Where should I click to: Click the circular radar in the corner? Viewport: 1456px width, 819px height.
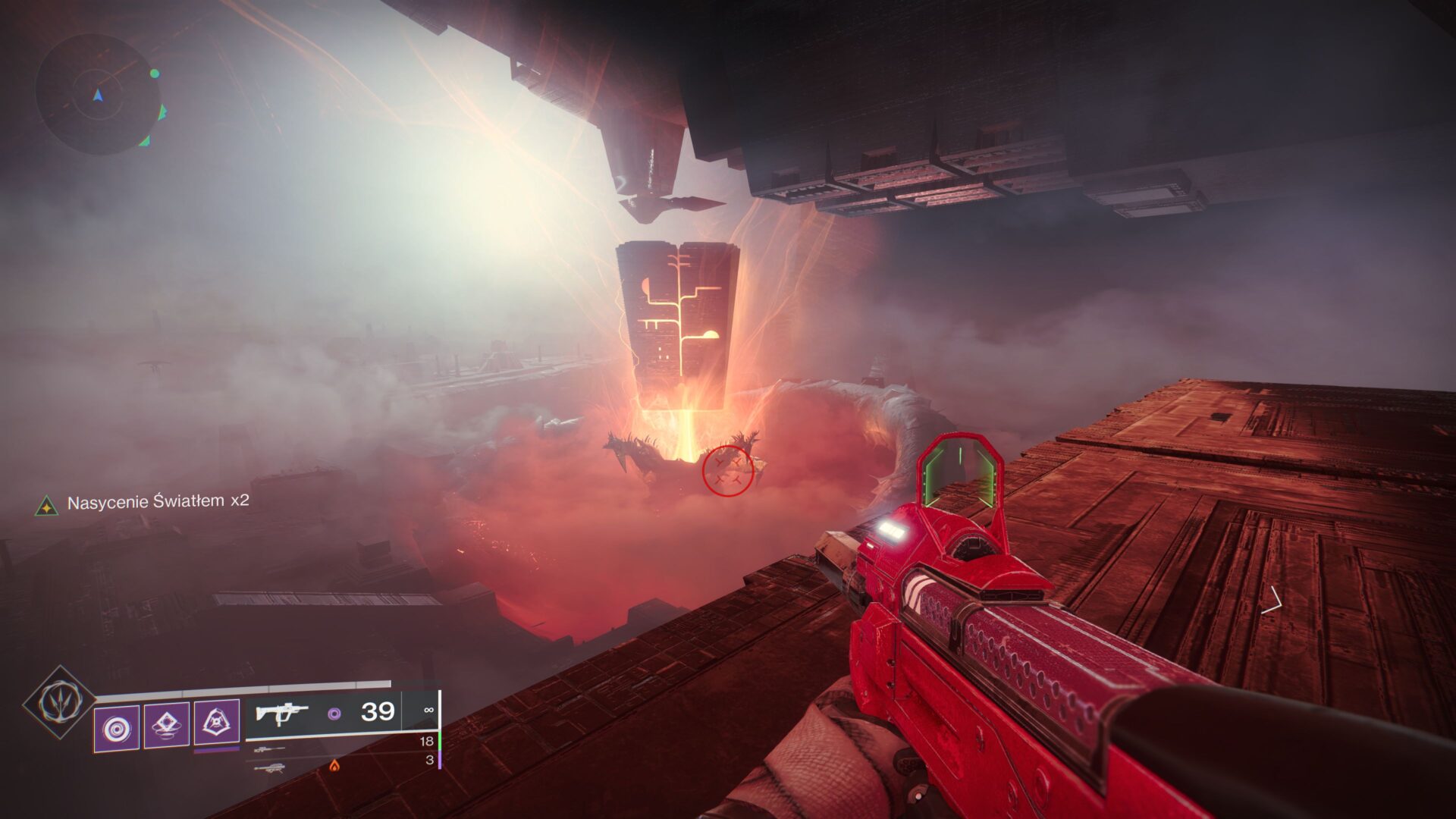point(97,94)
